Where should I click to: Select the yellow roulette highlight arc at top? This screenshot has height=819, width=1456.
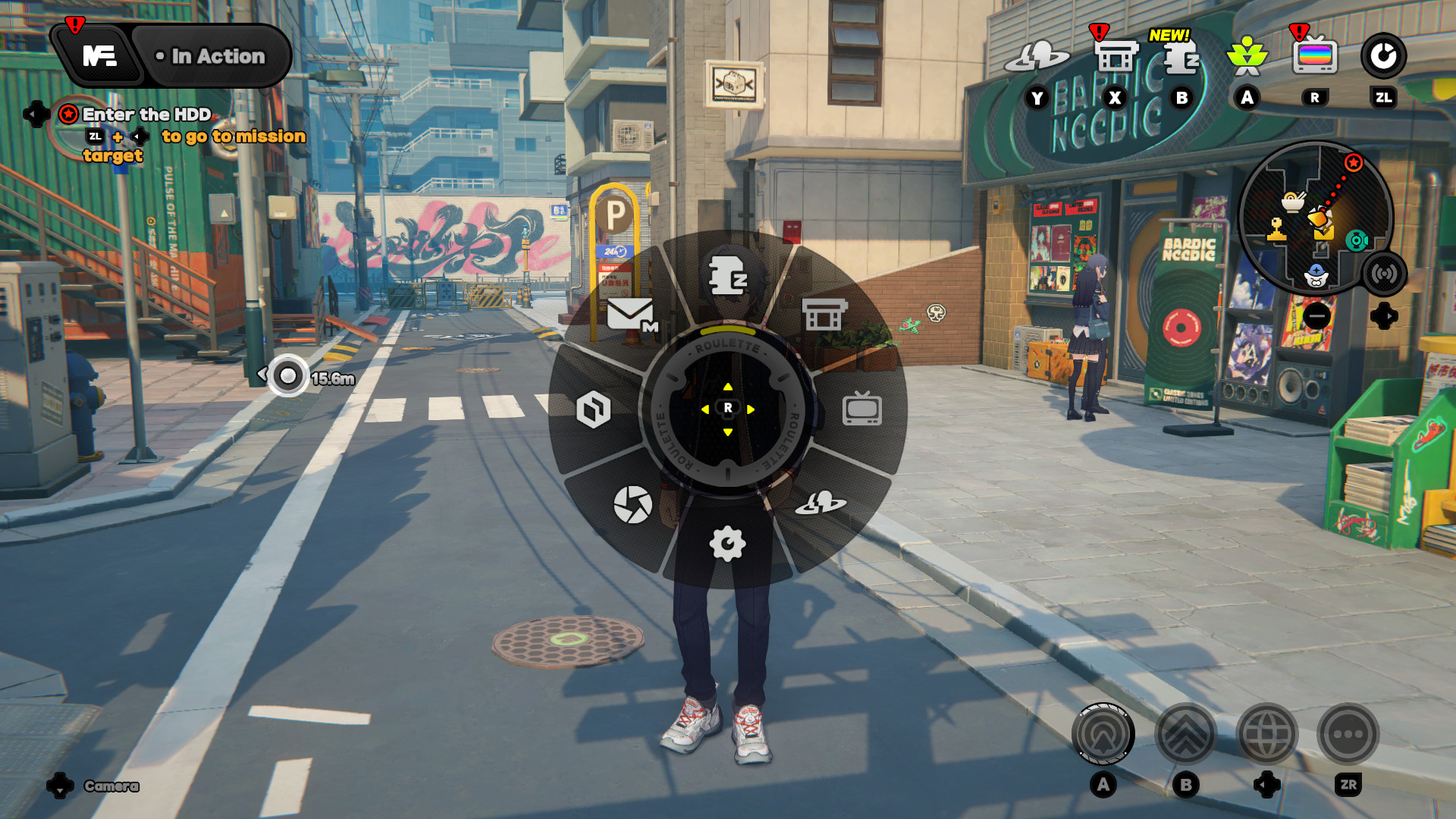coord(728,332)
